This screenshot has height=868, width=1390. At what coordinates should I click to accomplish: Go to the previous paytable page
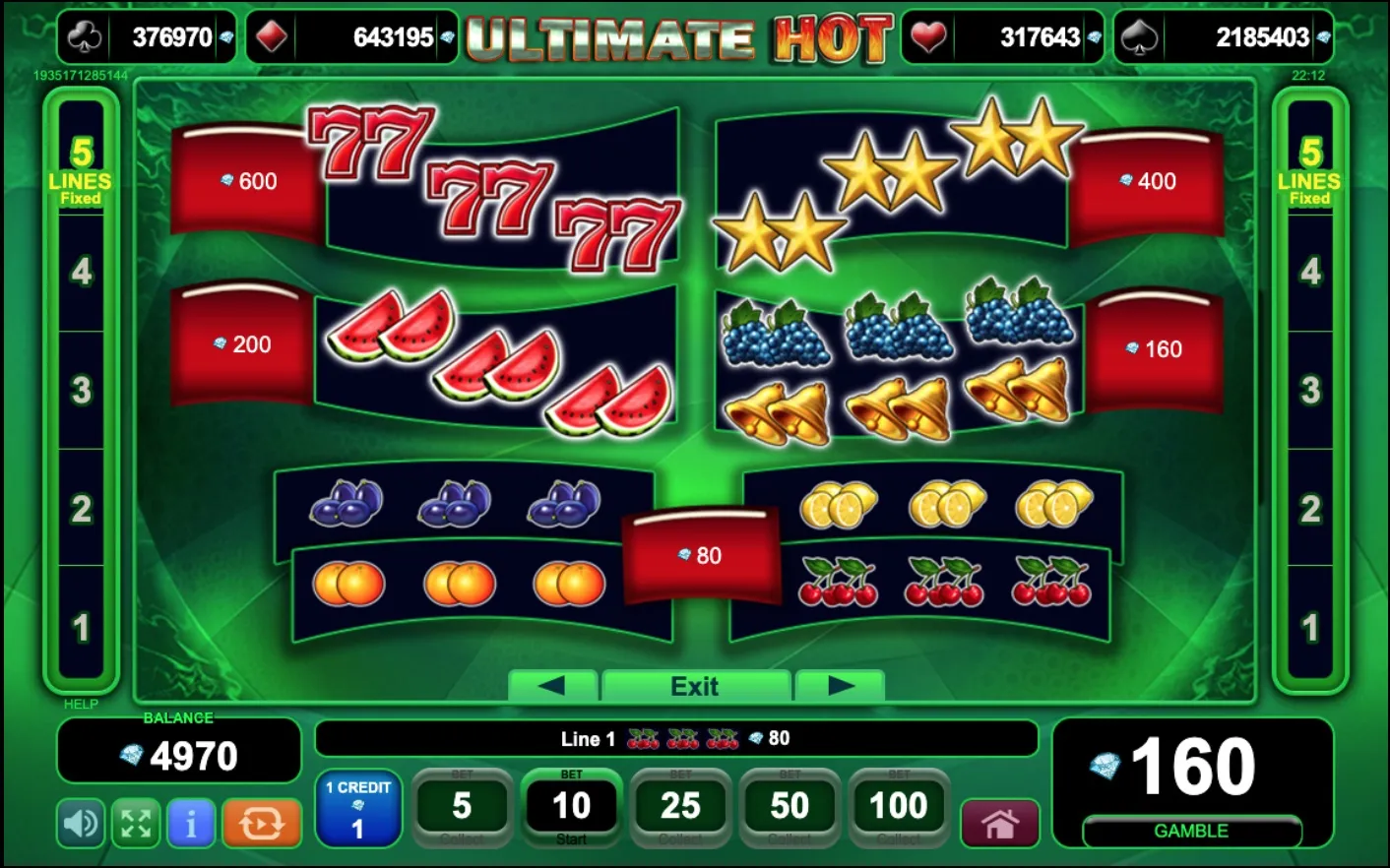(x=553, y=686)
